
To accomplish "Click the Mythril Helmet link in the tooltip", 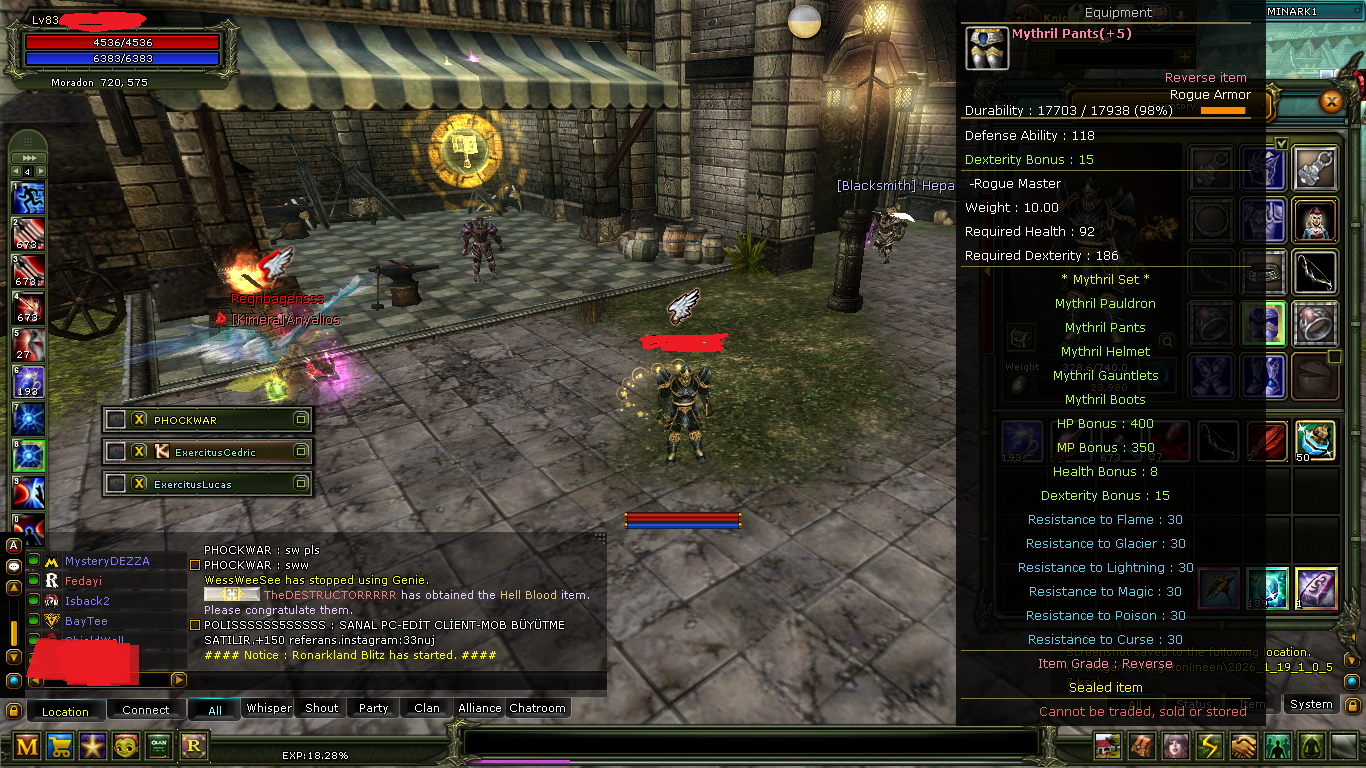I will (x=1104, y=351).
